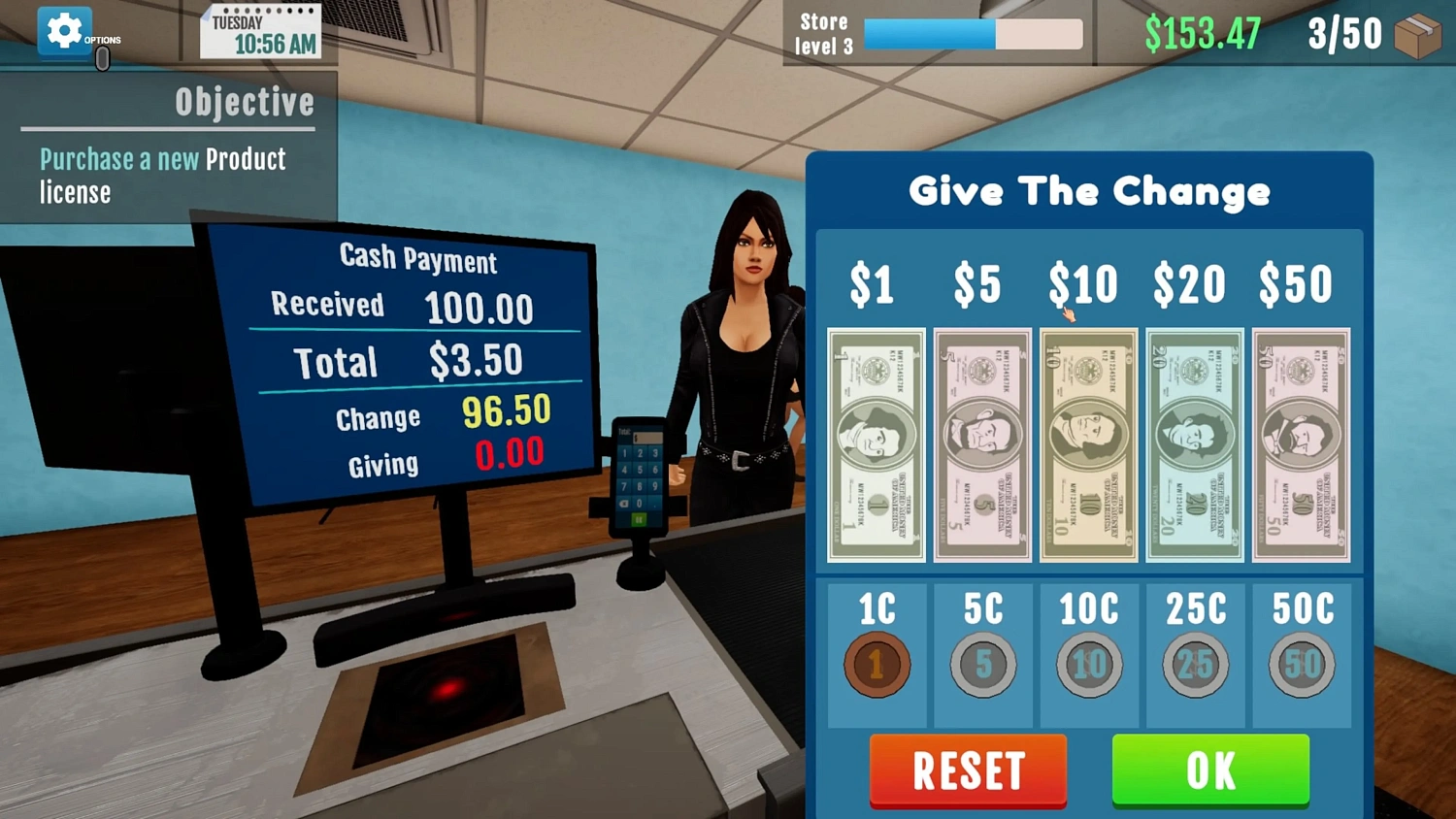Select the 10 cent coin

click(1089, 663)
